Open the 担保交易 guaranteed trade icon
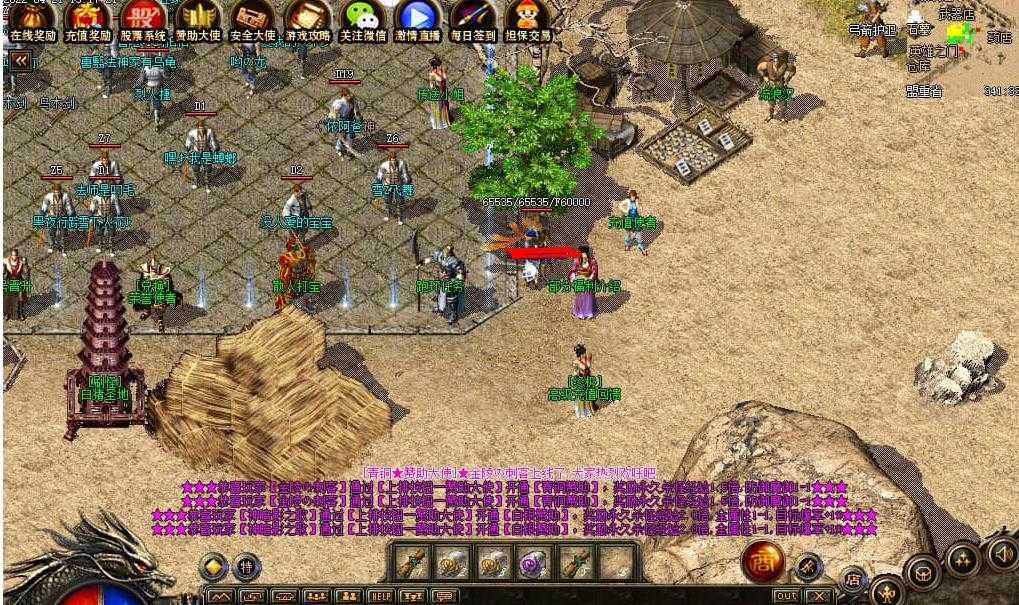The image size is (1019, 605). point(527,20)
